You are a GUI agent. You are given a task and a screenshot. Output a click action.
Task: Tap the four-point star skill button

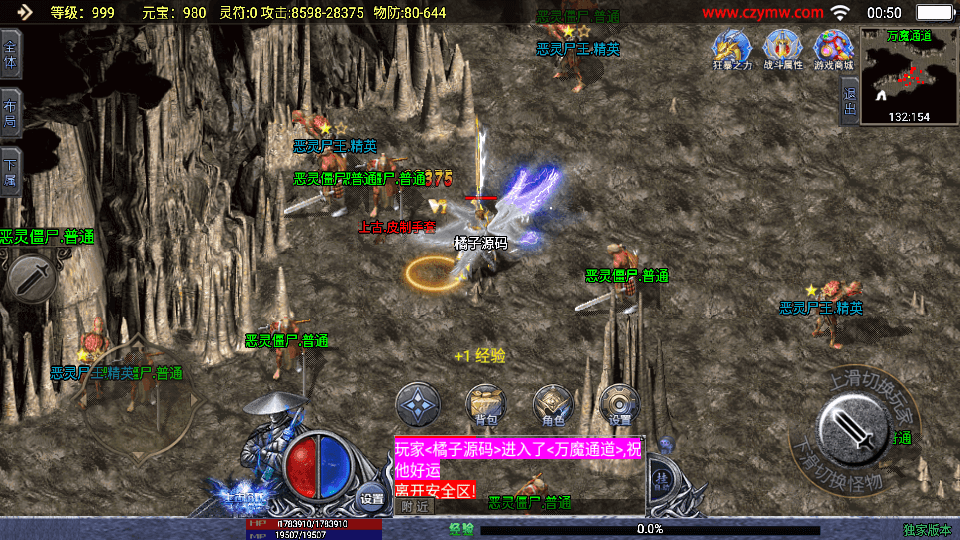418,405
